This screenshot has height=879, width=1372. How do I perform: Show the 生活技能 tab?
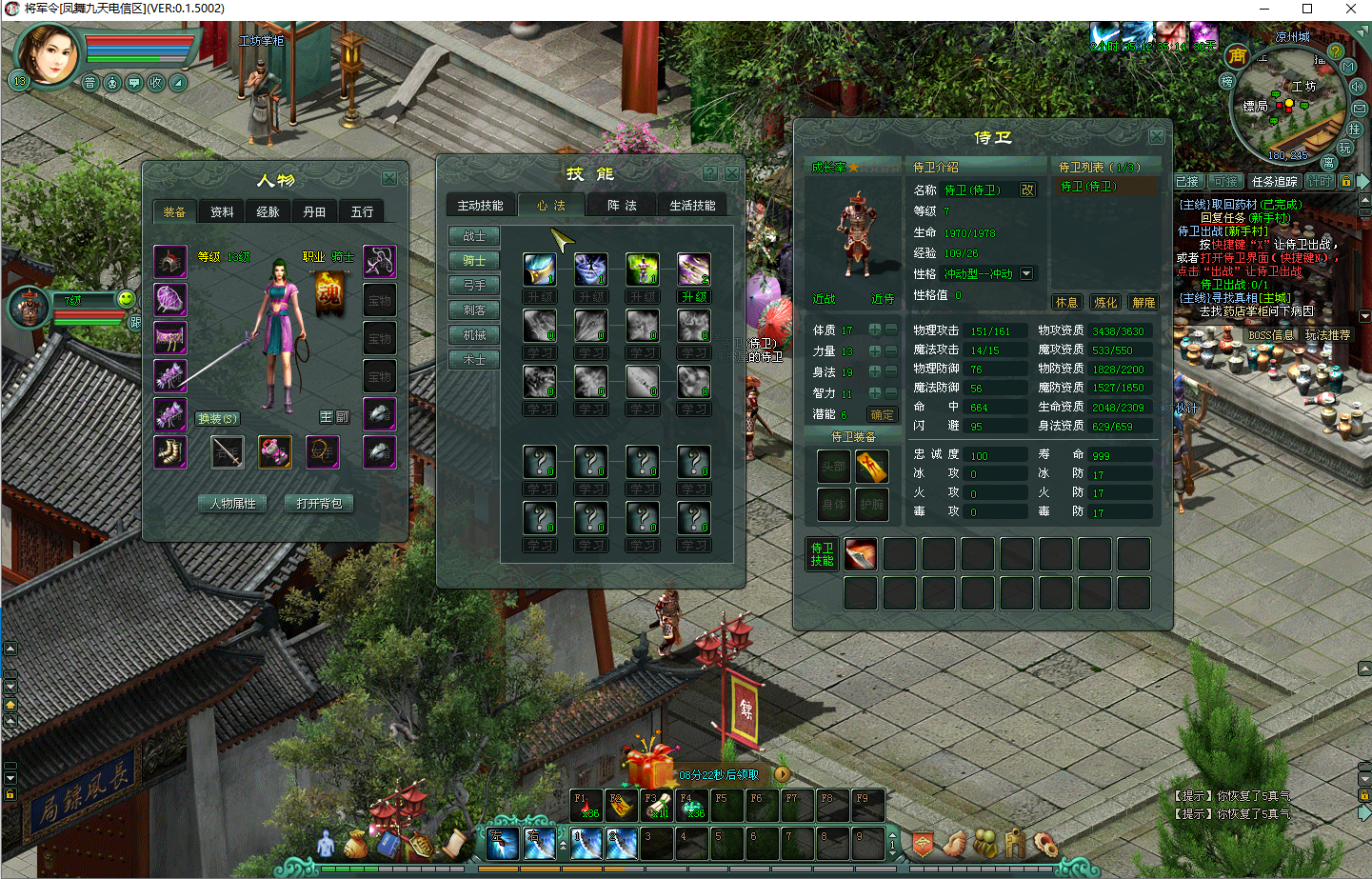click(x=692, y=206)
